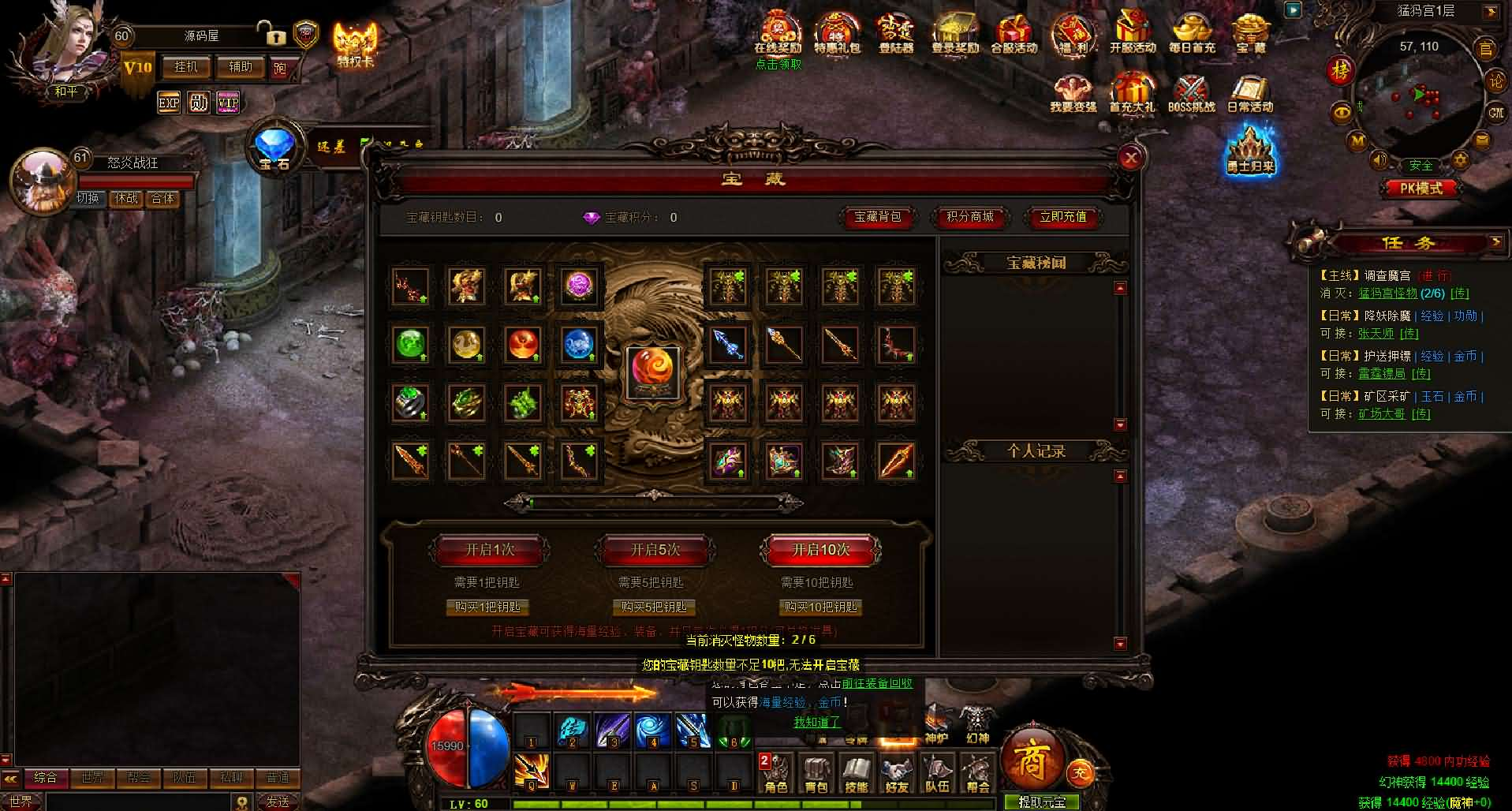Buy one key with 购买1把钥匙
This screenshot has height=811, width=1512.
pyautogui.click(x=487, y=607)
